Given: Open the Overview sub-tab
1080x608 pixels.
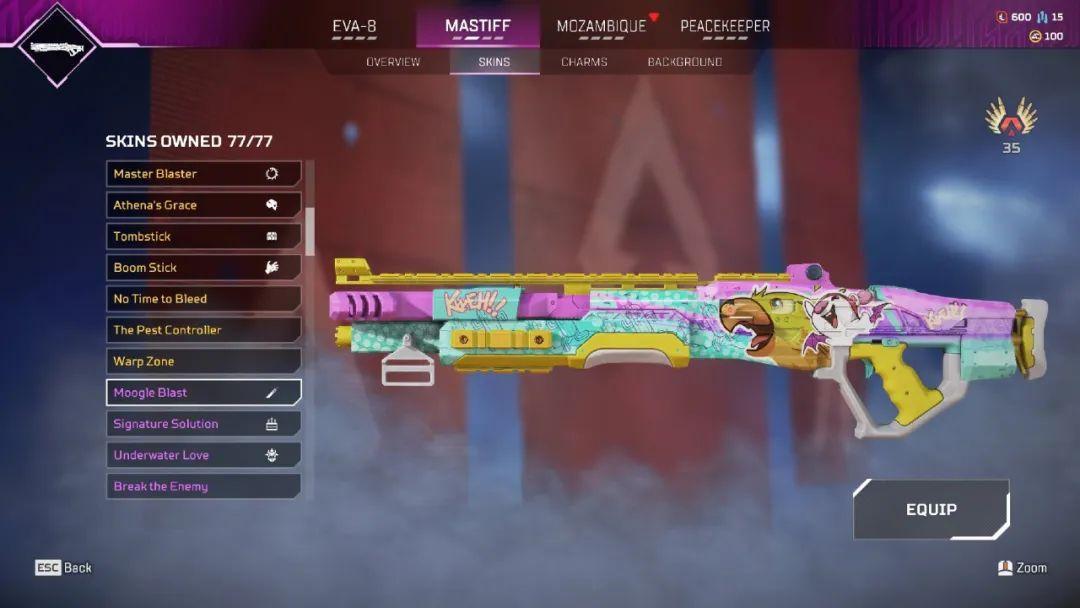Looking at the screenshot, I should (x=393, y=62).
